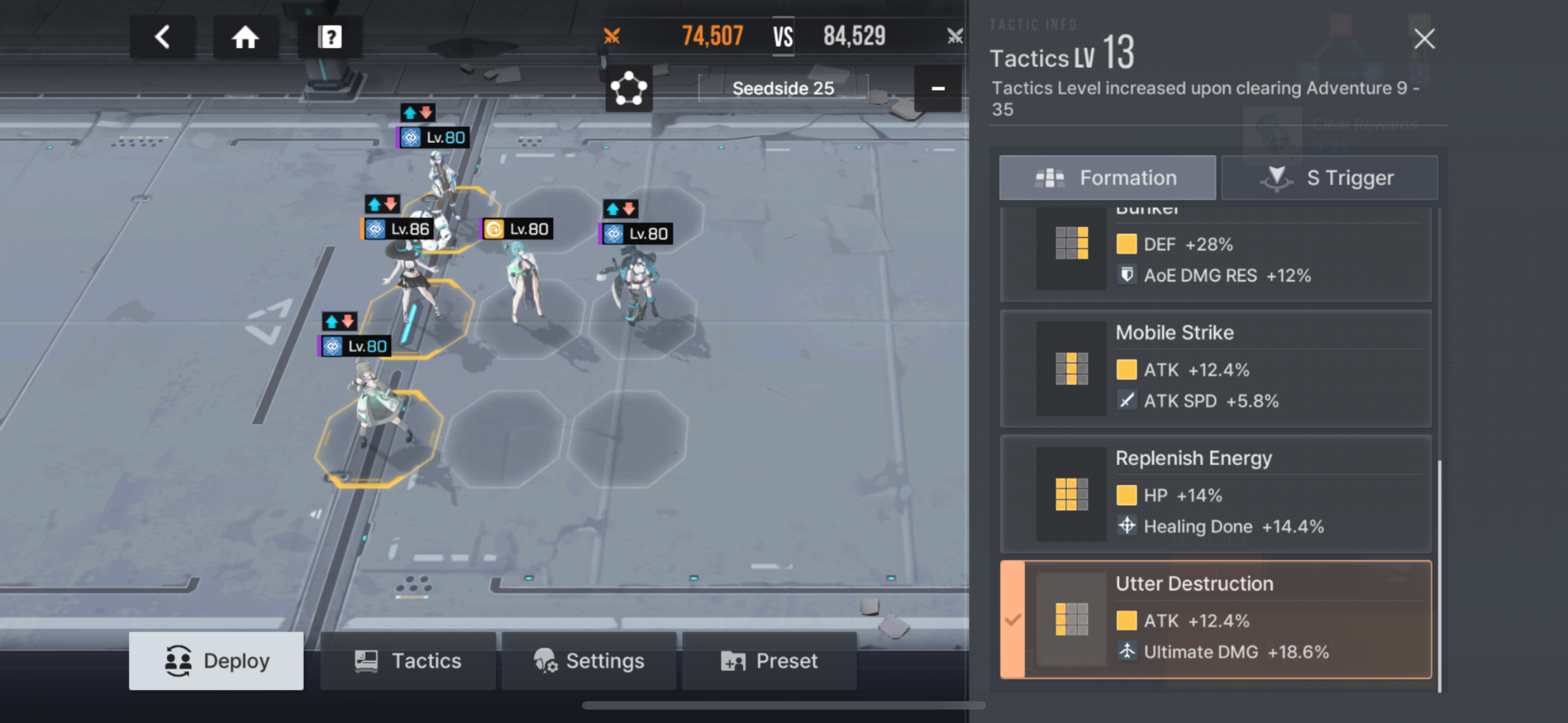
Task: Pick the Replenish Energy formation
Action: click(1216, 494)
